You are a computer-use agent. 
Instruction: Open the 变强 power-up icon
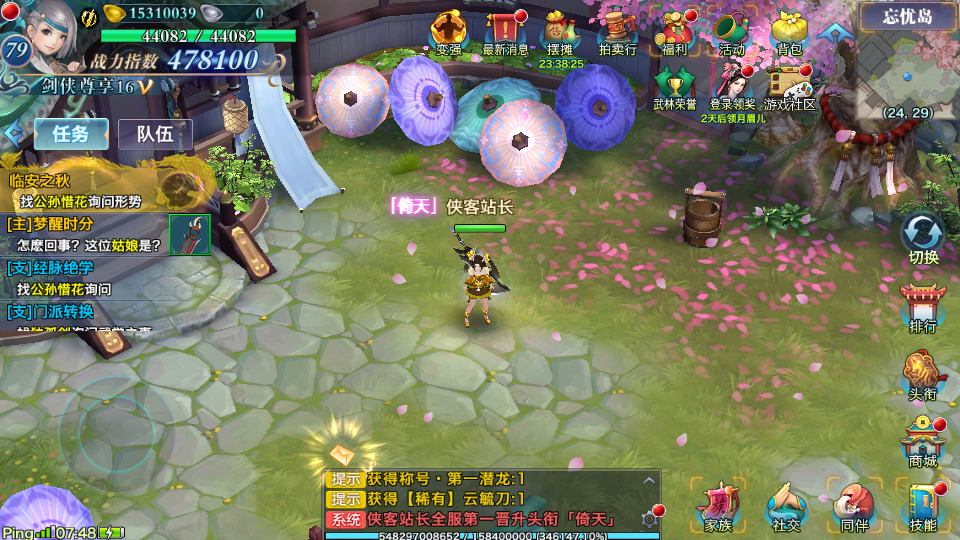(449, 31)
